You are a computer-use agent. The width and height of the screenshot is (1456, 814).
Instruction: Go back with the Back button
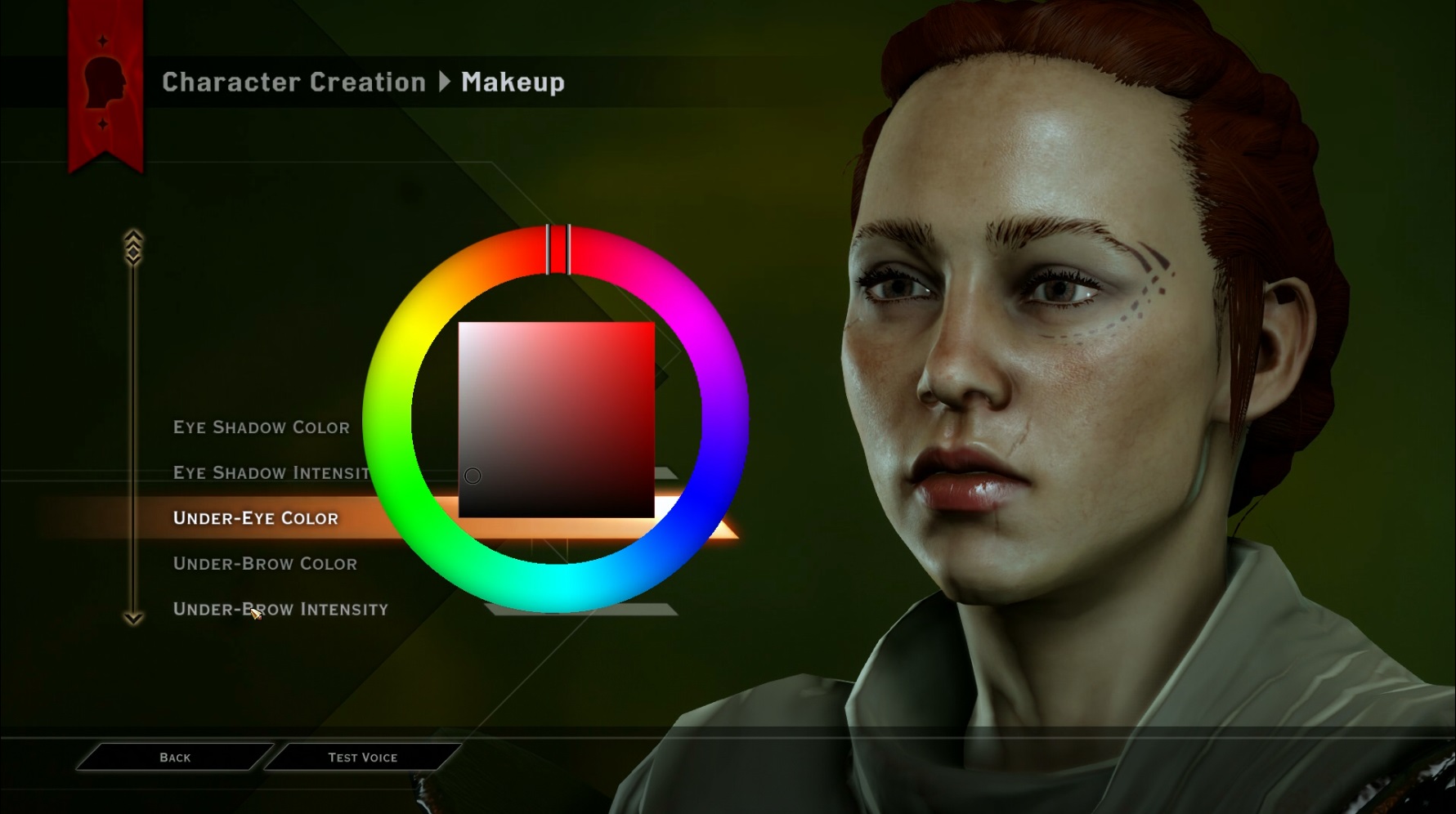[175, 758]
